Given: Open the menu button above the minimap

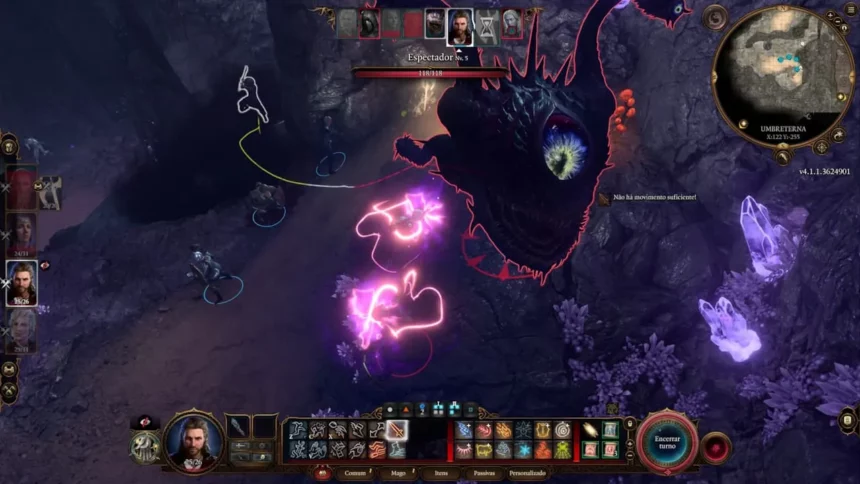Looking at the screenshot, I should [x=716, y=18].
